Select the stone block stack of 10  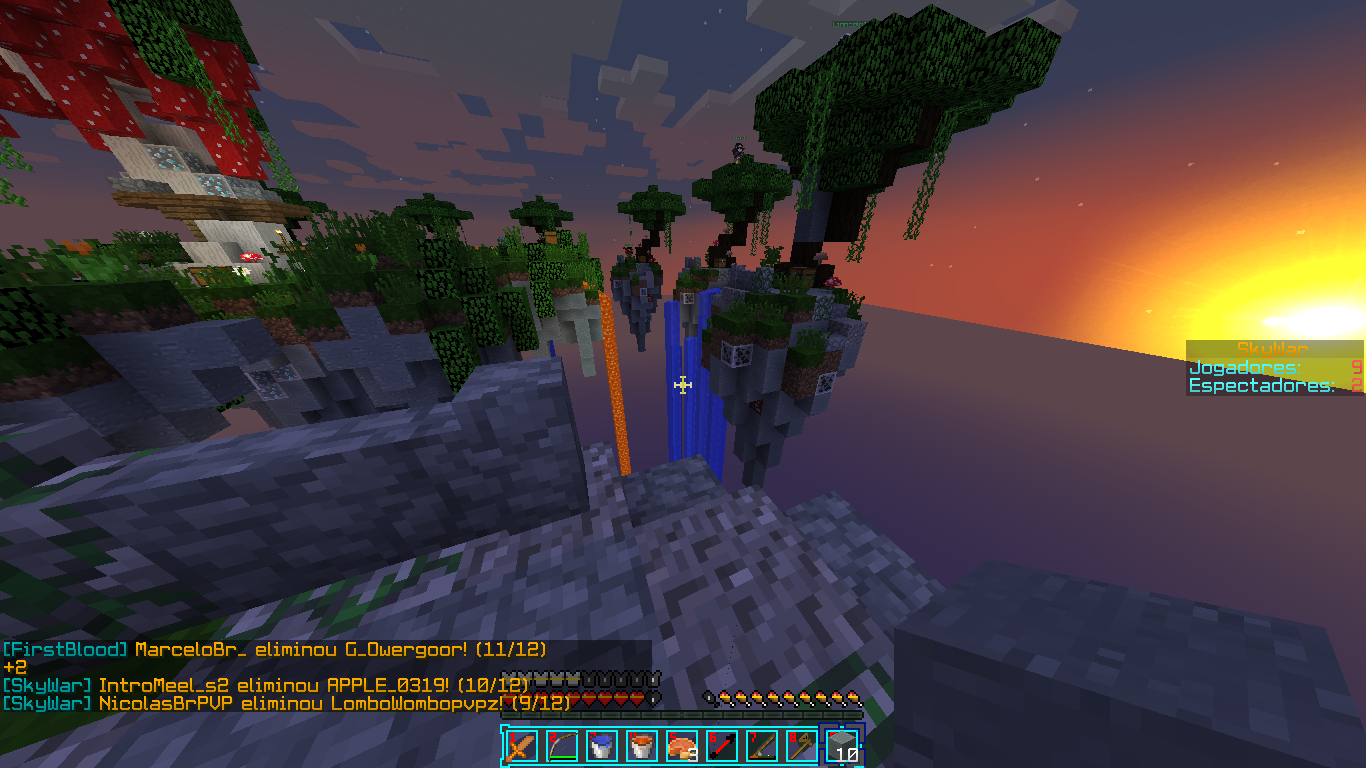(842, 746)
